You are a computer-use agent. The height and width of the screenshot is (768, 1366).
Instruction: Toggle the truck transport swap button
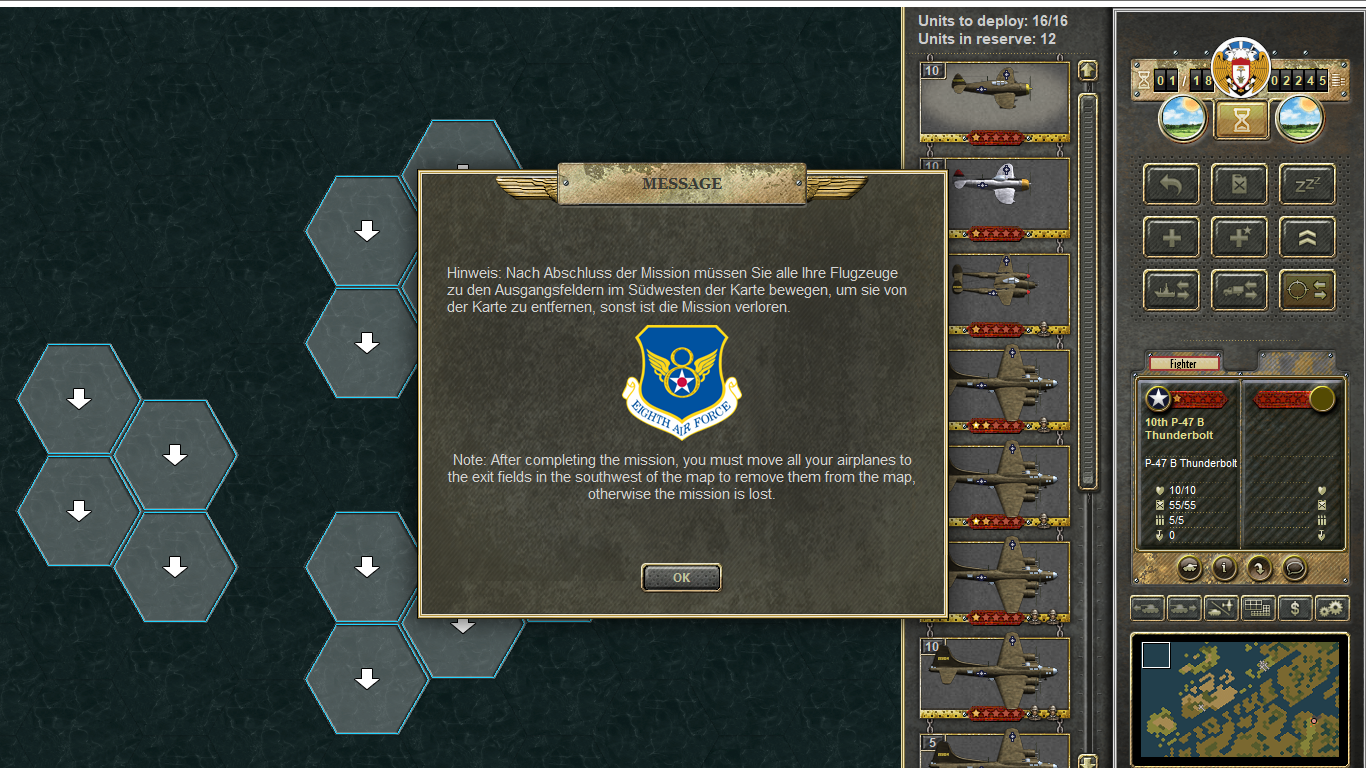pyautogui.click(x=1239, y=290)
